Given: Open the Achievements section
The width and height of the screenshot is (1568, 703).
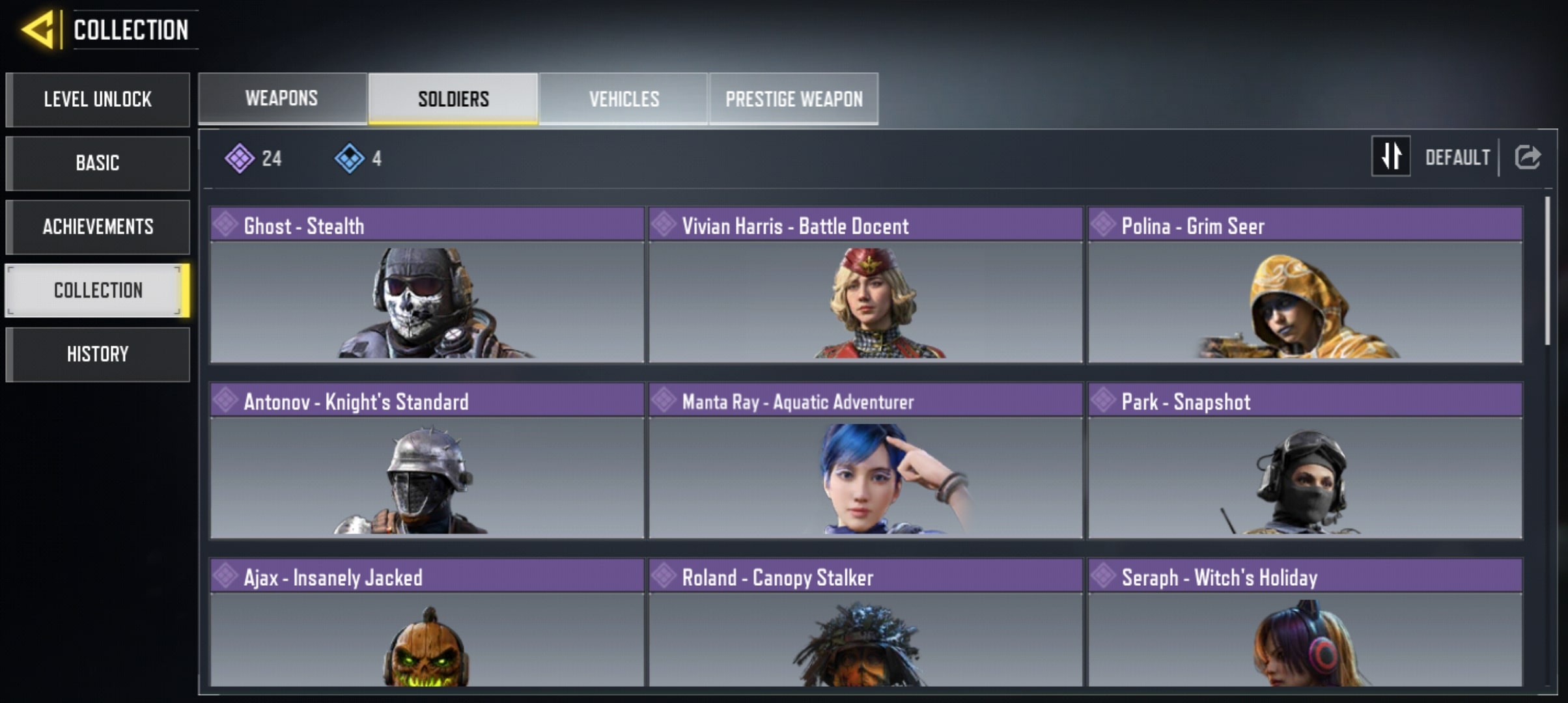Looking at the screenshot, I should (98, 227).
